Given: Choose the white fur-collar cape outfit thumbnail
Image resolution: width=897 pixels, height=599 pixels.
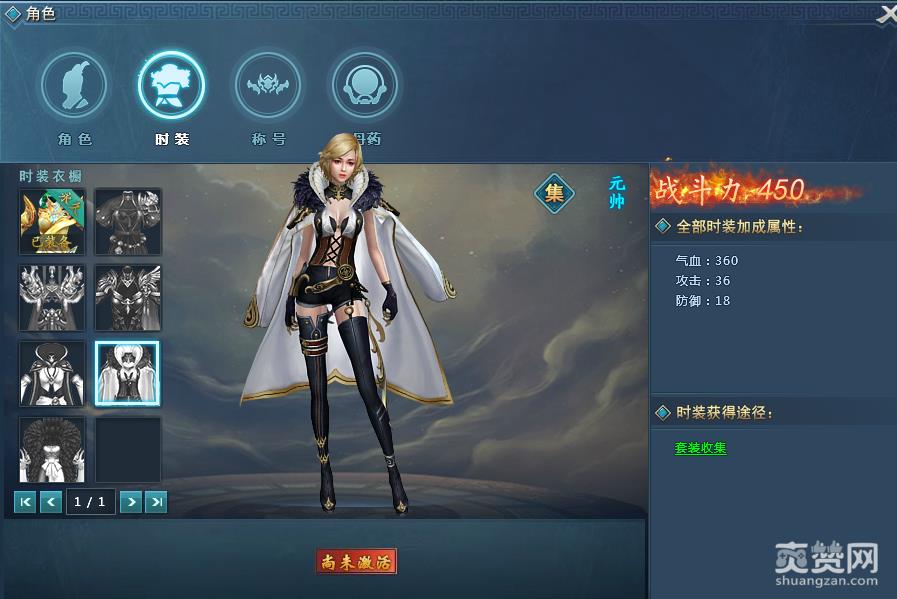Looking at the screenshot, I should click(x=127, y=372).
